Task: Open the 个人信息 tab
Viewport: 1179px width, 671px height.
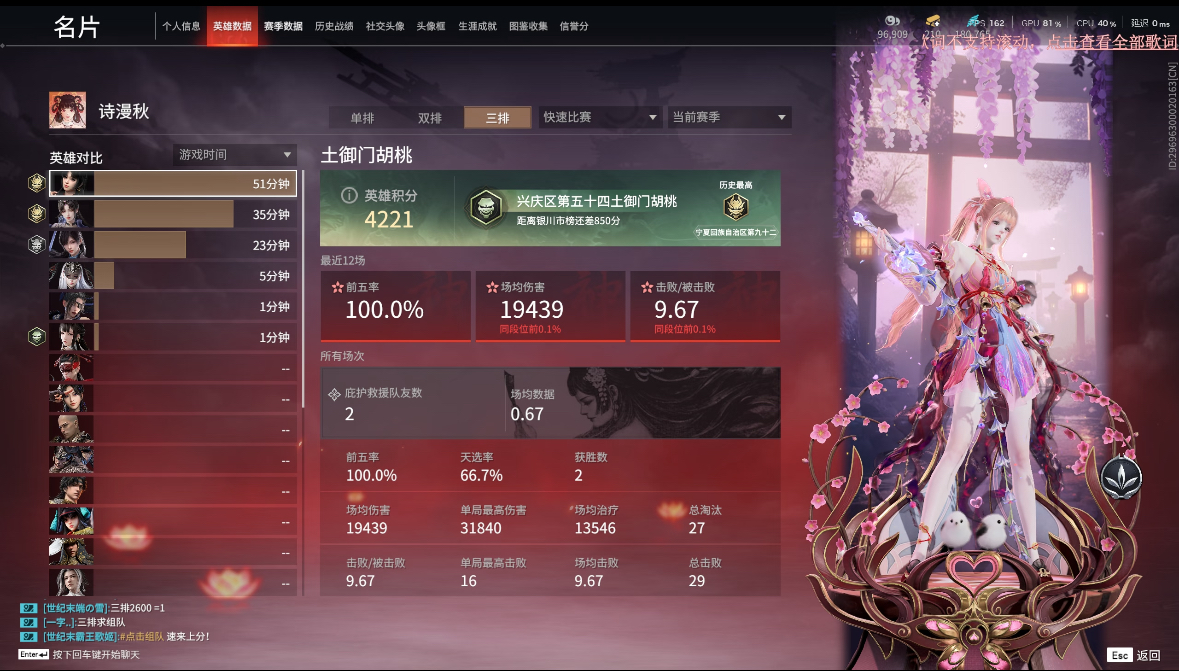Action: [181, 26]
